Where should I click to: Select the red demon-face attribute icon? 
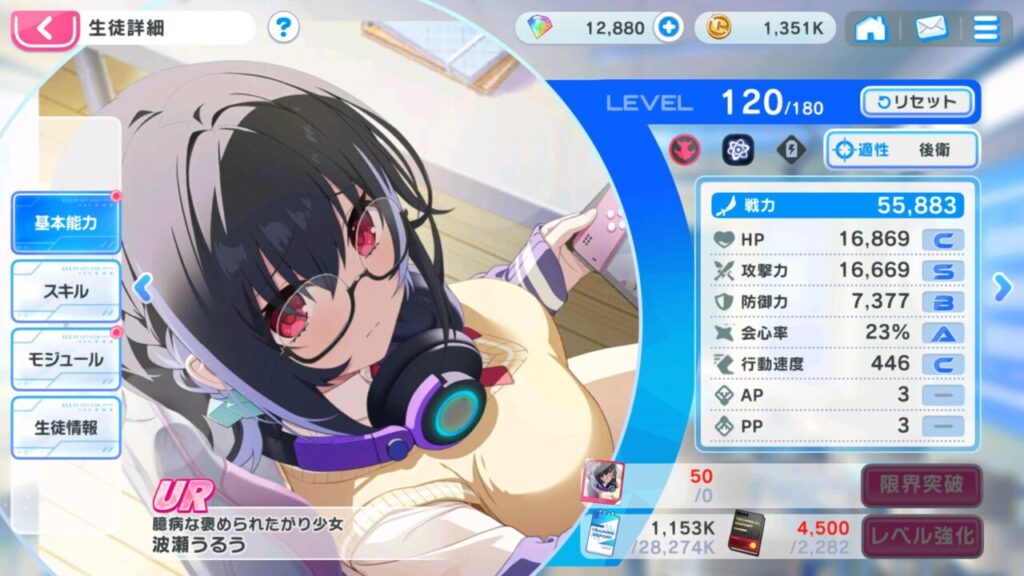[685, 150]
